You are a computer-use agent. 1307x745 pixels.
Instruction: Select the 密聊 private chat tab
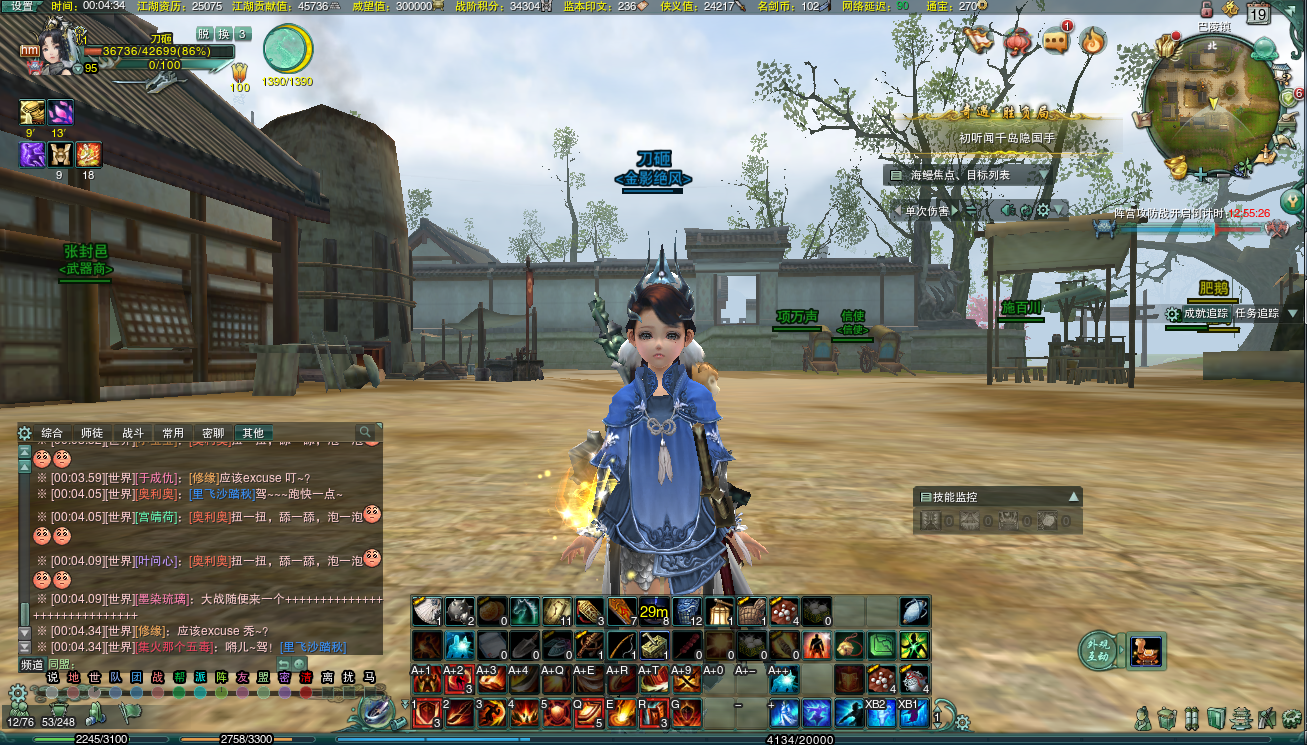point(213,433)
